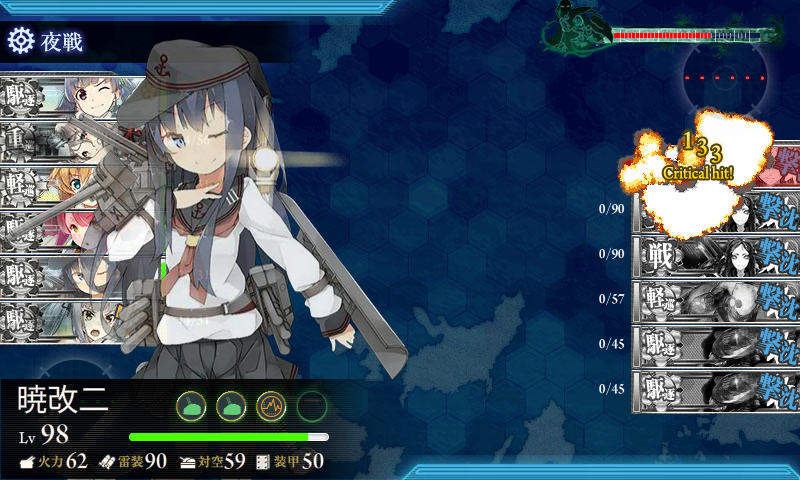Select the sunk enemy light cruiser 軽巡 banner

pyautogui.click(x=715, y=299)
